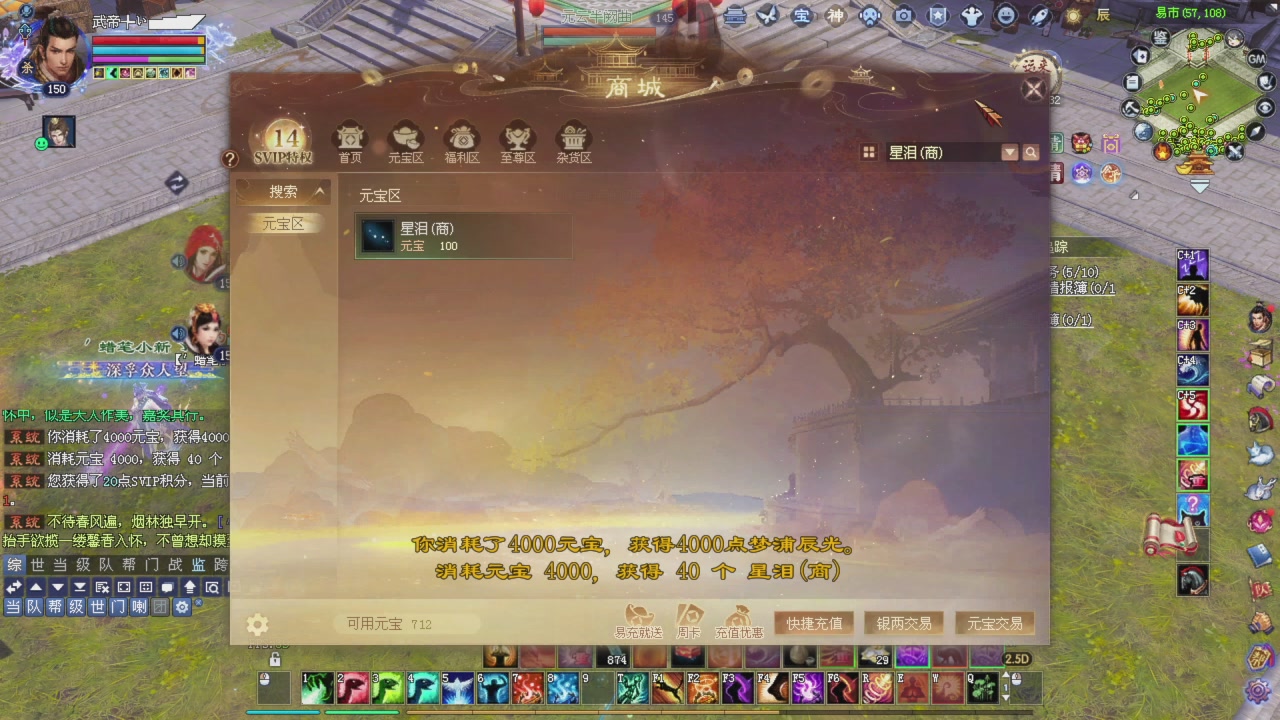The height and width of the screenshot is (720, 1280).
Task: Switch to the 首页 shop tab
Action: [x=350, y=138]
